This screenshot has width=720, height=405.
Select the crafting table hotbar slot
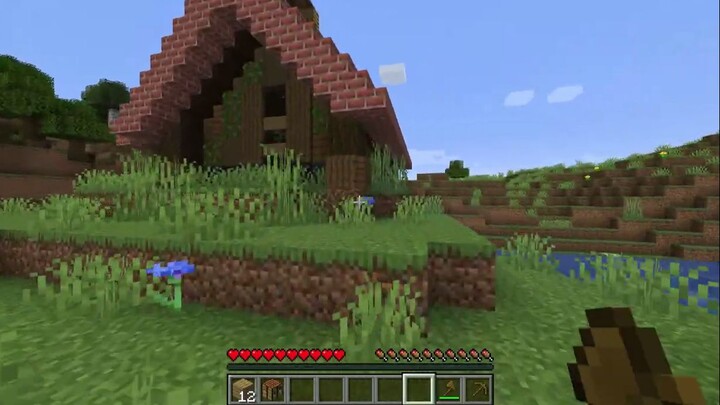pyautogui.click(x=272, y=388)
